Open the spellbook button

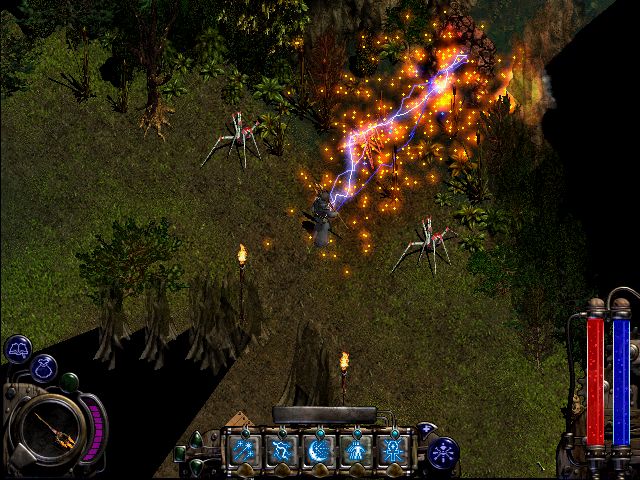click(x=18, y=349)
